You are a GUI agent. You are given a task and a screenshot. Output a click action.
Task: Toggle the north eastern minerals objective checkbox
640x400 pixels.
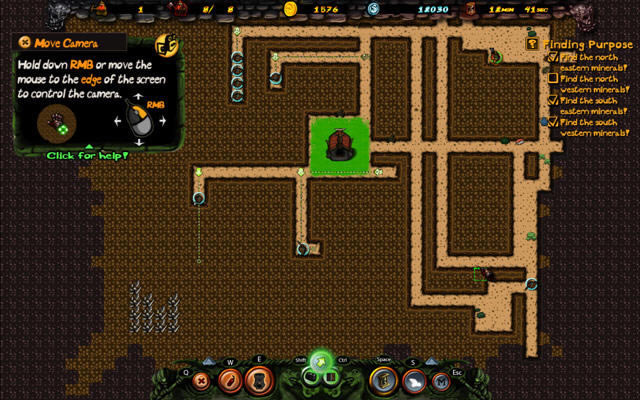pyautogui.click(x=553, y=58)
